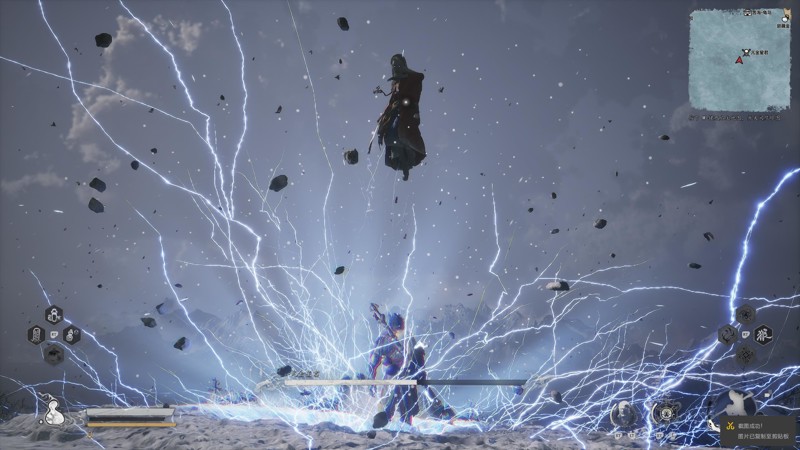This screenshot has height=450, width=800.
Task: Activate the calligraphy character spell hexagon
Action: [763, 334]
